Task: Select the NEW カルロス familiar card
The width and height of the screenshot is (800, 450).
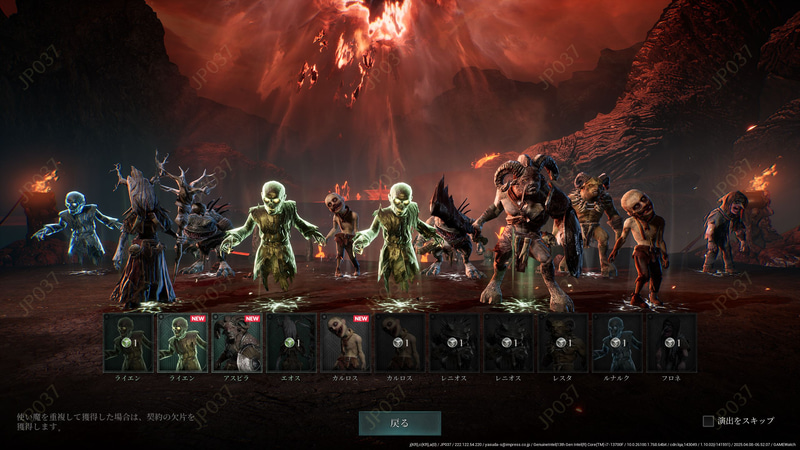Action: (345, 343)
